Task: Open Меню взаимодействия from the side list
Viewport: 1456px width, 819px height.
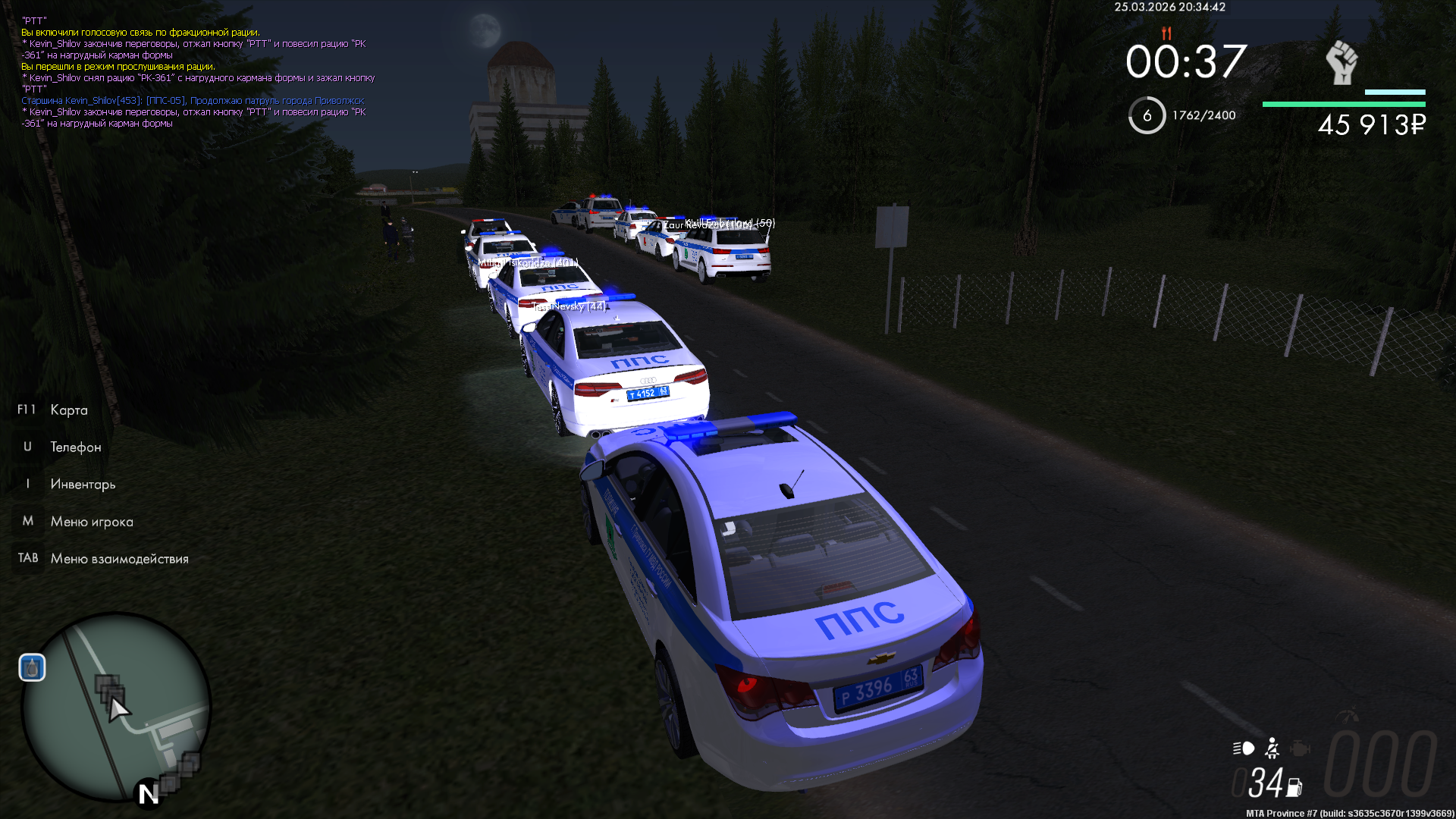Action: coord(119,559)
